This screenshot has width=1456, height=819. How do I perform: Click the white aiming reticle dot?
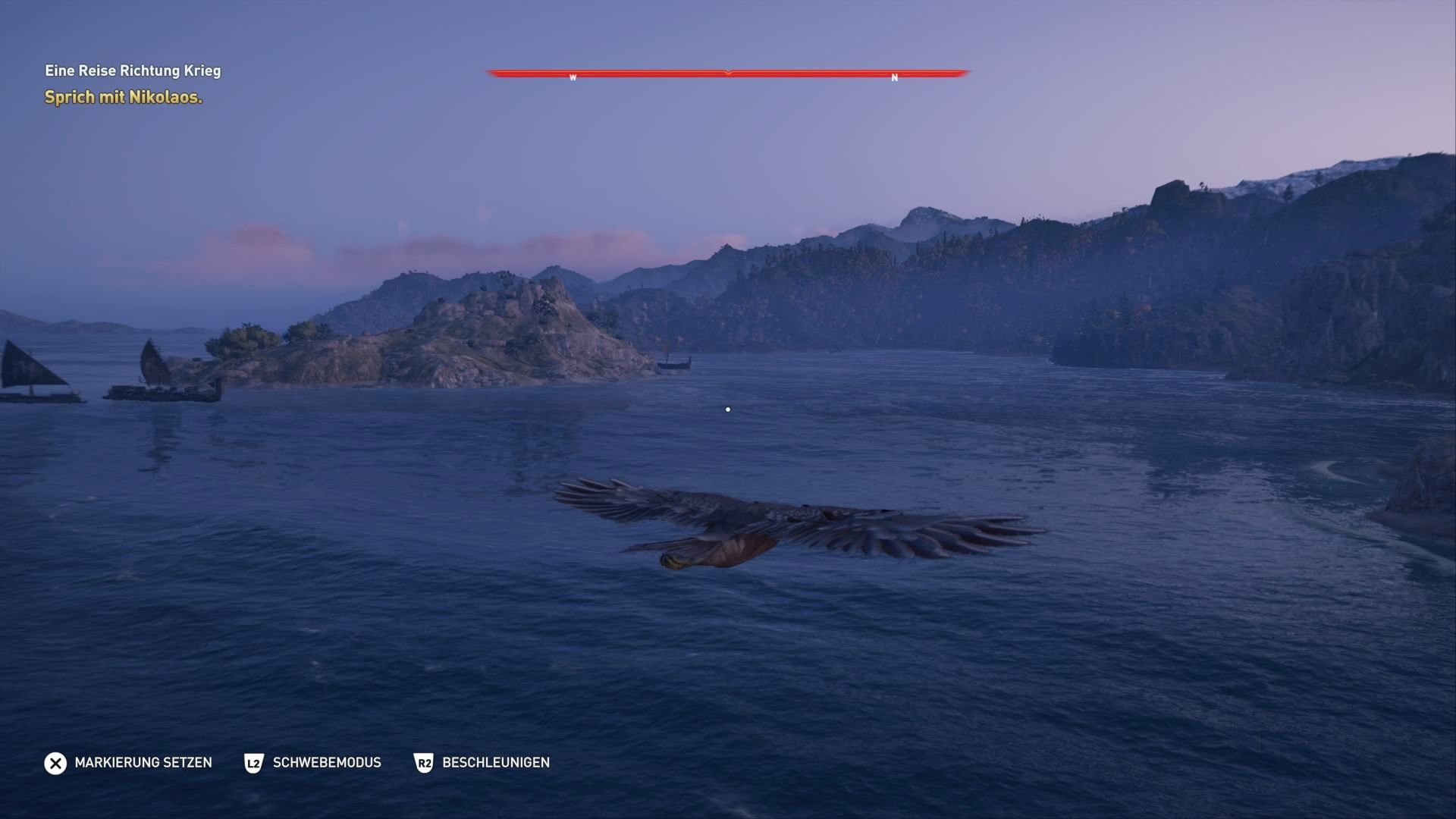[x=727, y=409]
